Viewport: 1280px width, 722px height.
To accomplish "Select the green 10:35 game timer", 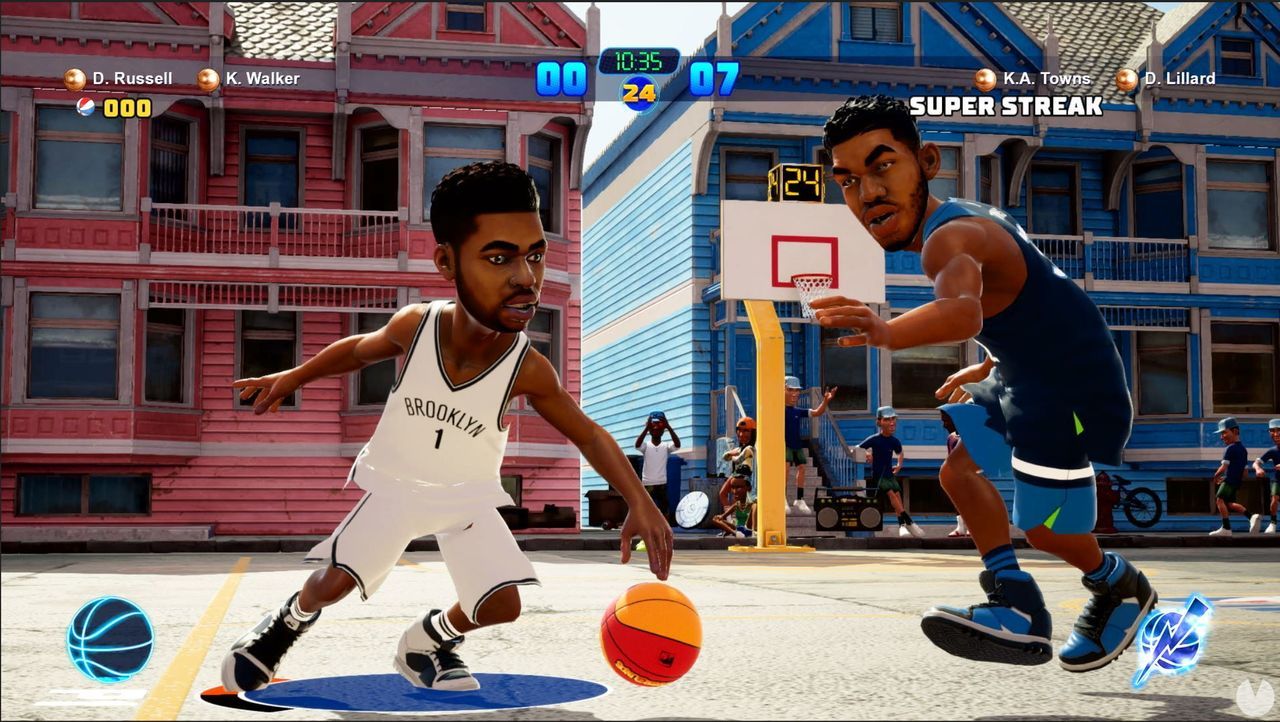I will 640,60.
